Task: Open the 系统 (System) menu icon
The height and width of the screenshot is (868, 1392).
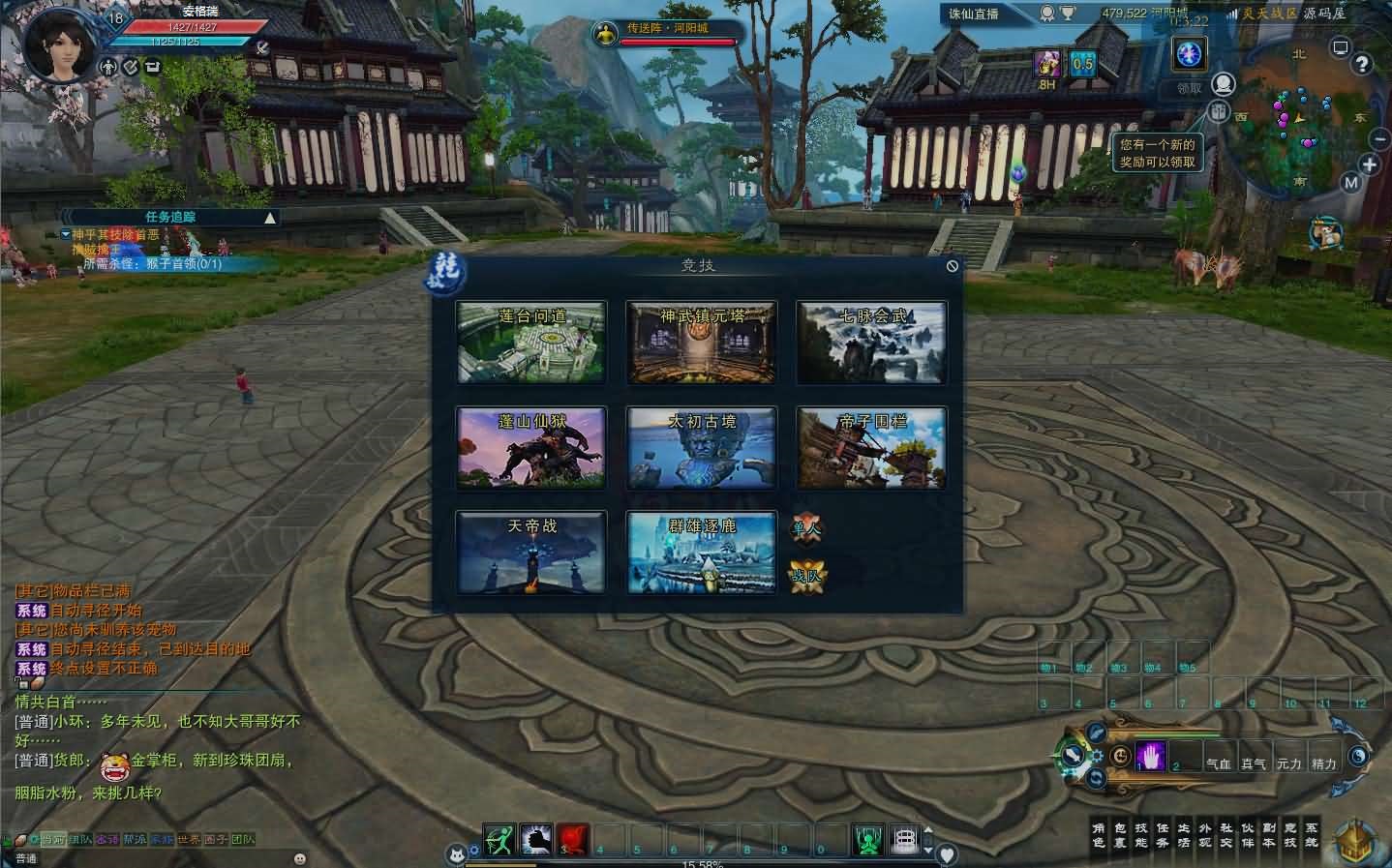Action: 1314,838
